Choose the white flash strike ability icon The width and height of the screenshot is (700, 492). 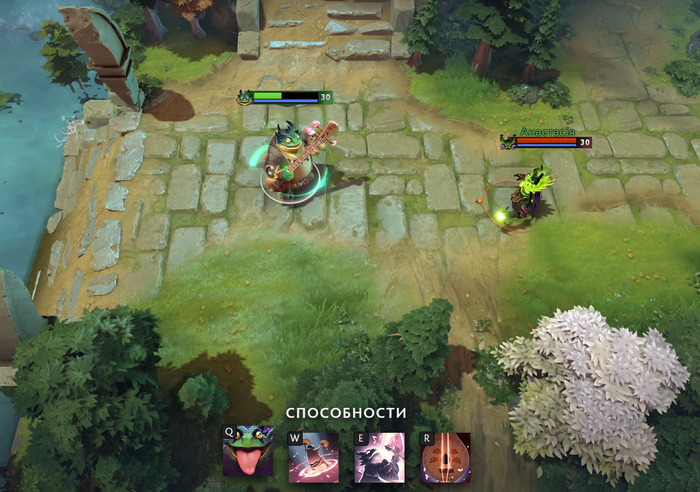[379, 458]
